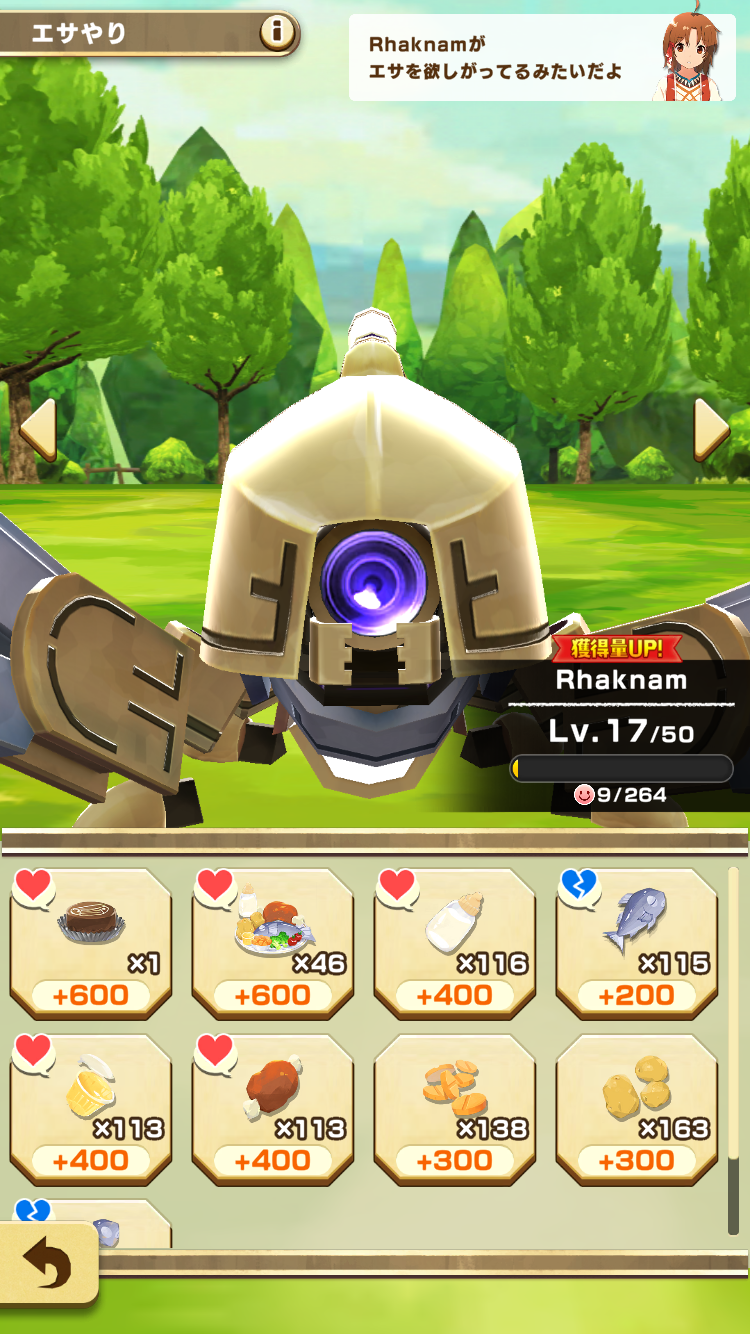750x1334 pixels.
Task: Open the info button beside エサやり
Action: [278, 34]
